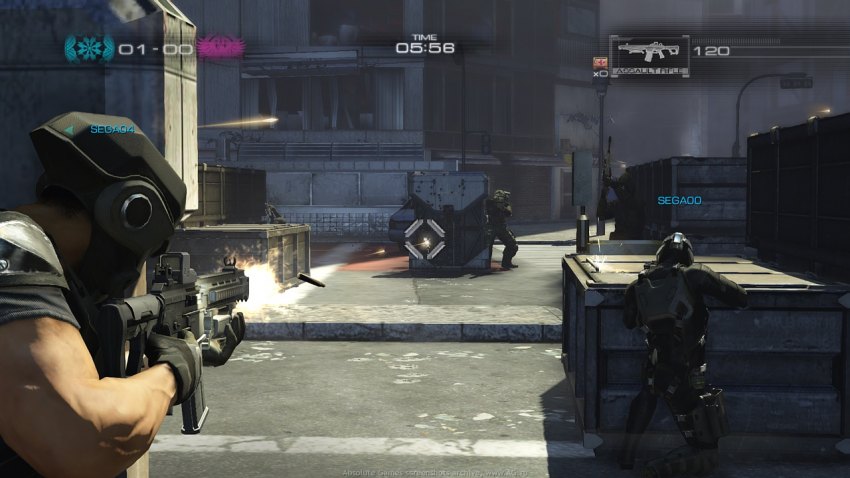
Task: Select the SEGA04 player name tag
Action: 112,129
